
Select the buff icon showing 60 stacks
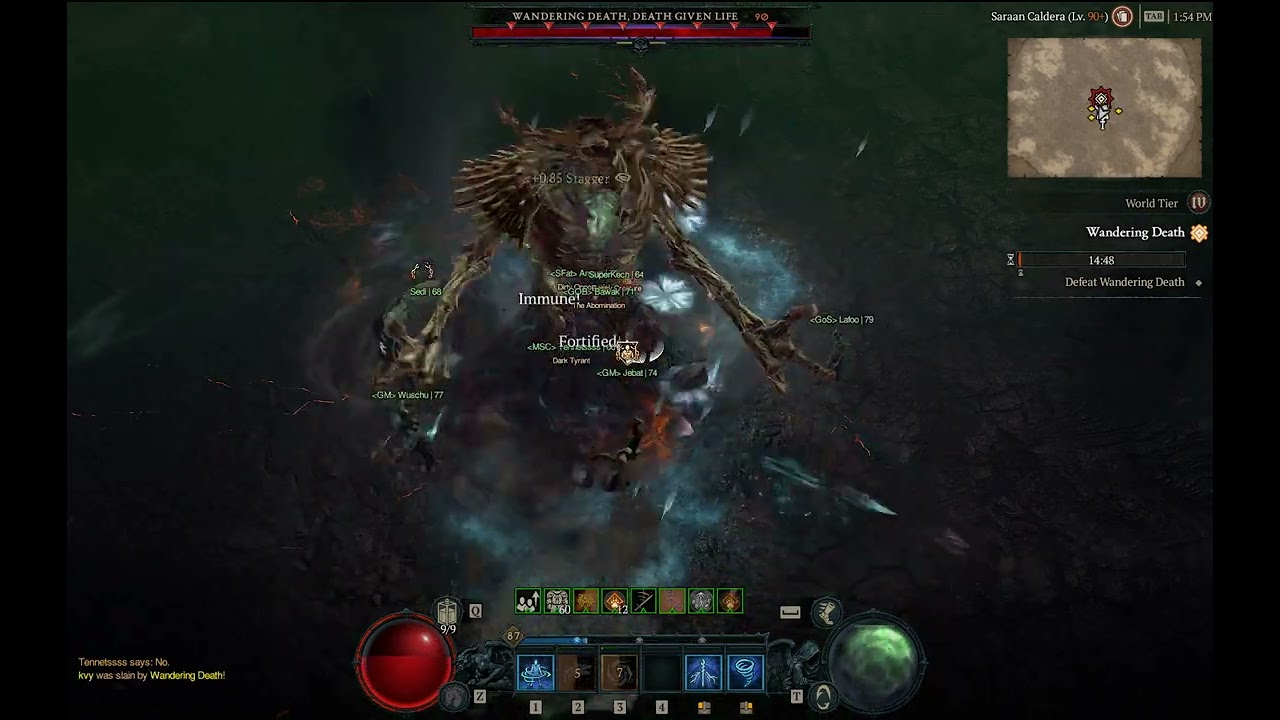pos(557,601)
